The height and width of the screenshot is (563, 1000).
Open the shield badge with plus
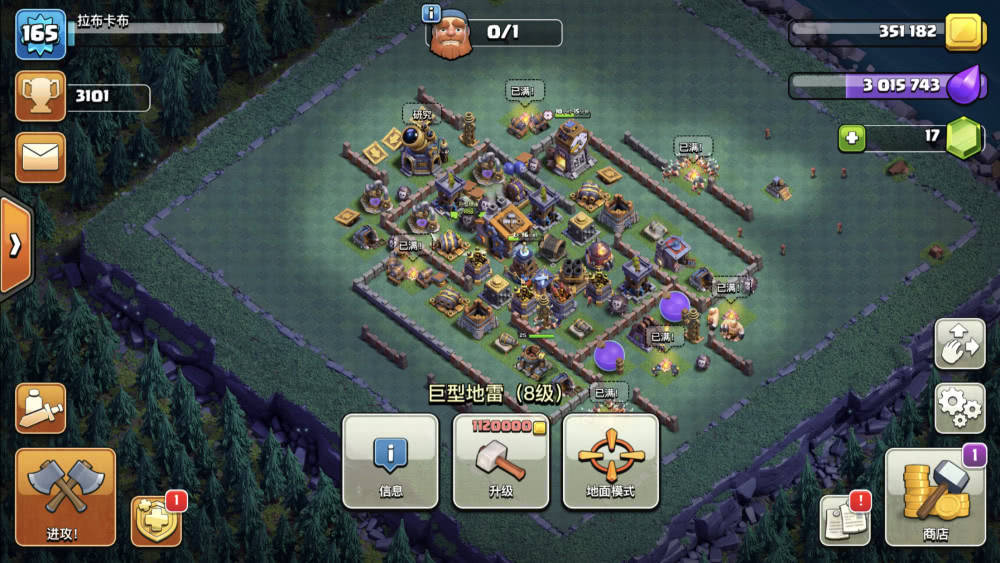[x=156, y=520]
